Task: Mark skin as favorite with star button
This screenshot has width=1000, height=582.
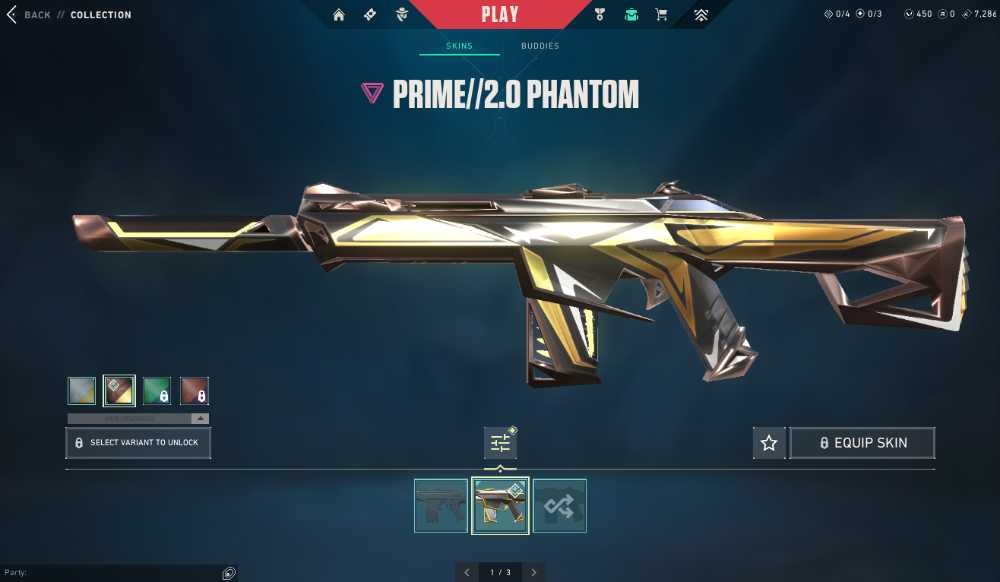Action: [x=769, y=442]
